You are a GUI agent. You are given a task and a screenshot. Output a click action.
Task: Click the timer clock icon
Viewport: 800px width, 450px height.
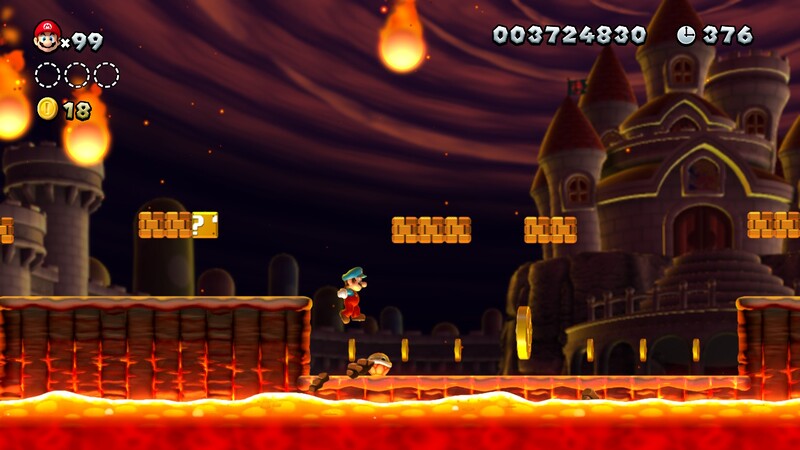(686, 35)
